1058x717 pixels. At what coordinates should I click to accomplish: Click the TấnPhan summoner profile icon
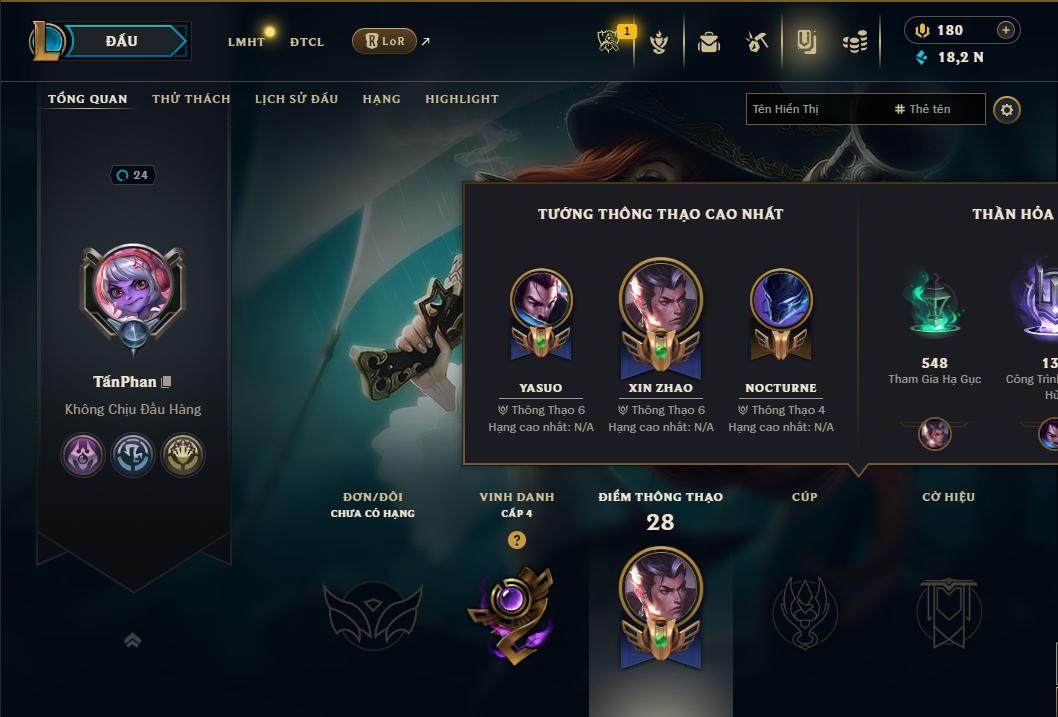(x=132, y=292)
